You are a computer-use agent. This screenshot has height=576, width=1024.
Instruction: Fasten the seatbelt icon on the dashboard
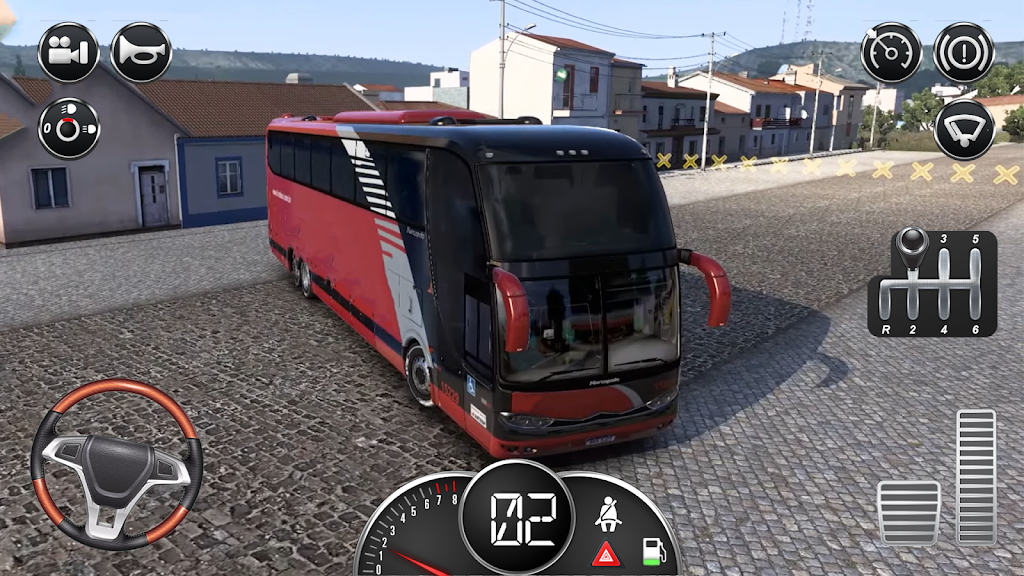pos(606,514)
